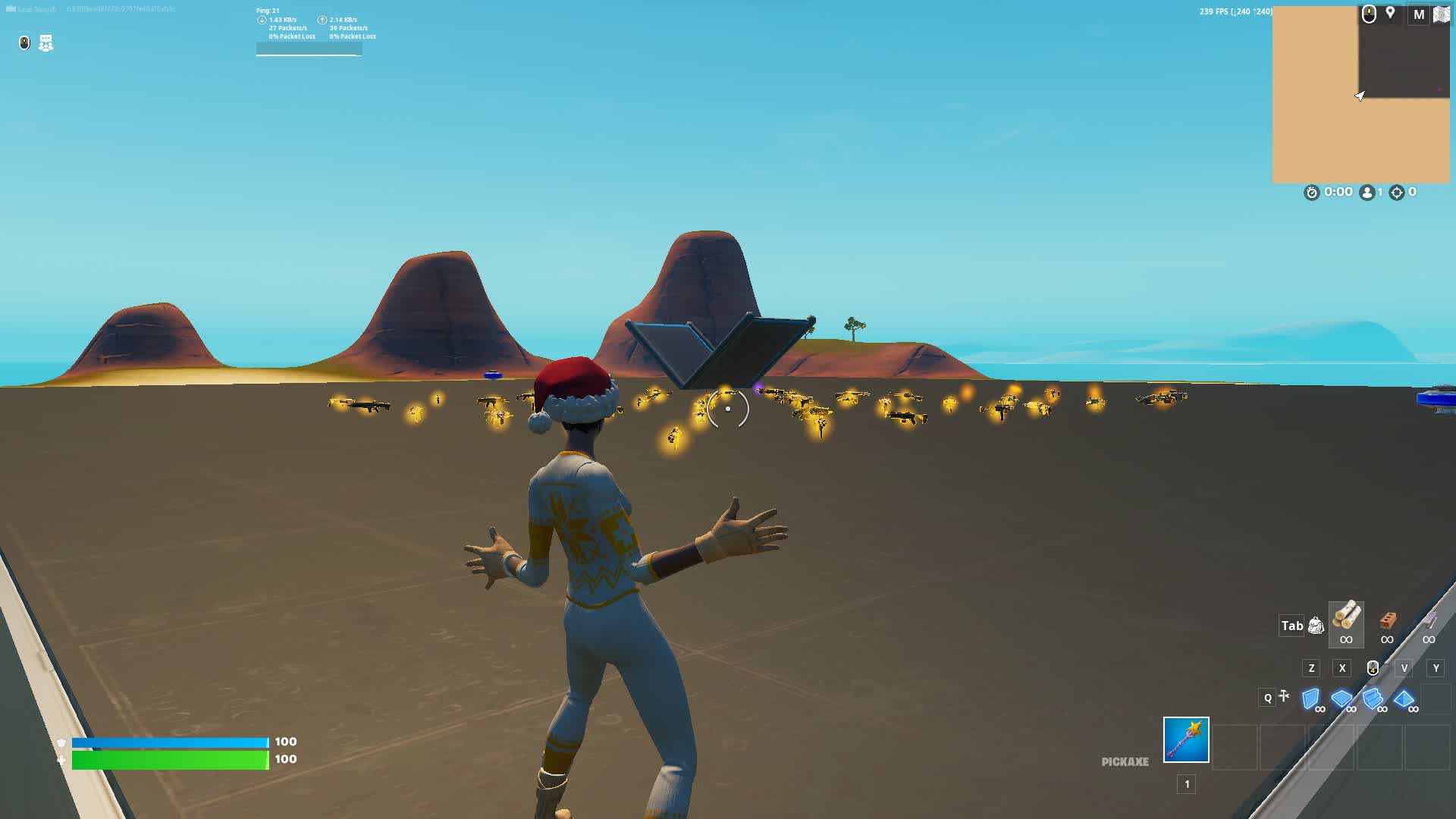Open the backpack inventory icon
1456x819 pixels.
click(x=1316, y=626)
